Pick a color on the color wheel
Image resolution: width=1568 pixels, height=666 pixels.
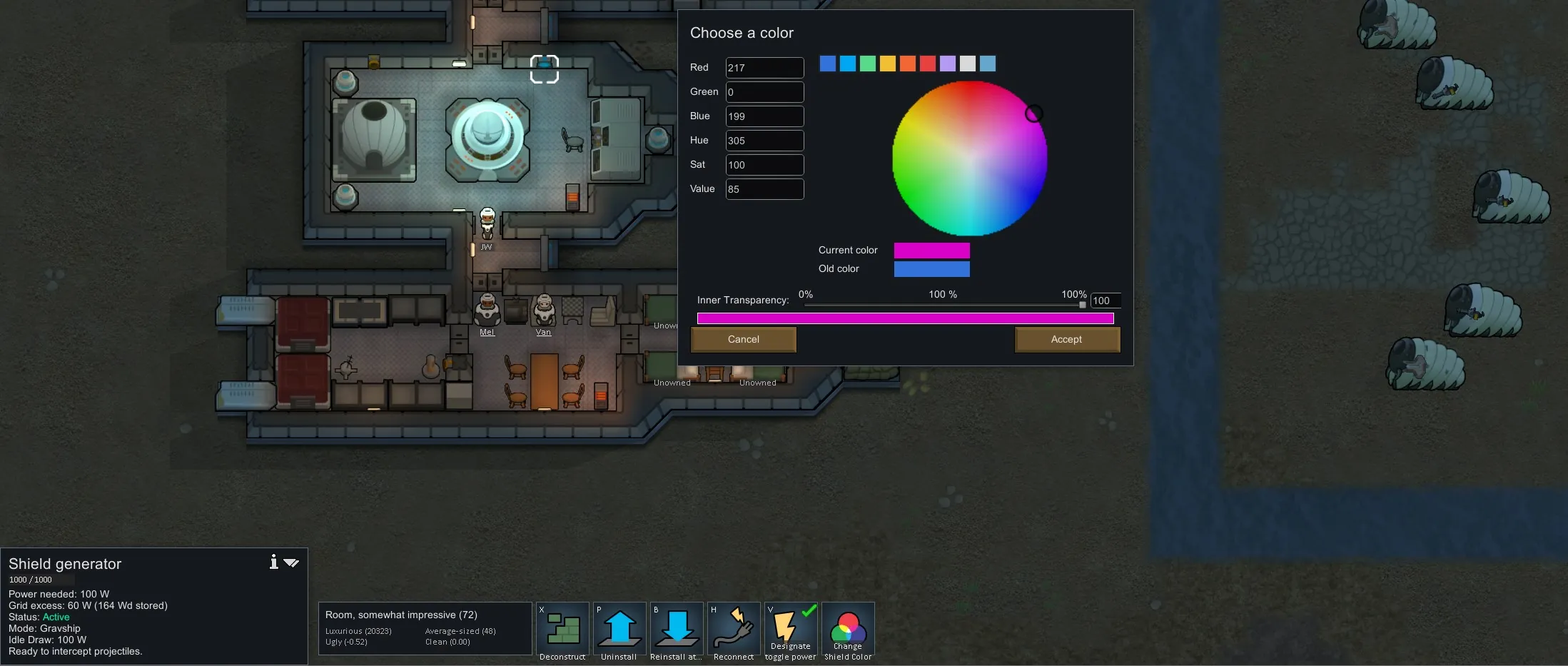tap(969, 158)
